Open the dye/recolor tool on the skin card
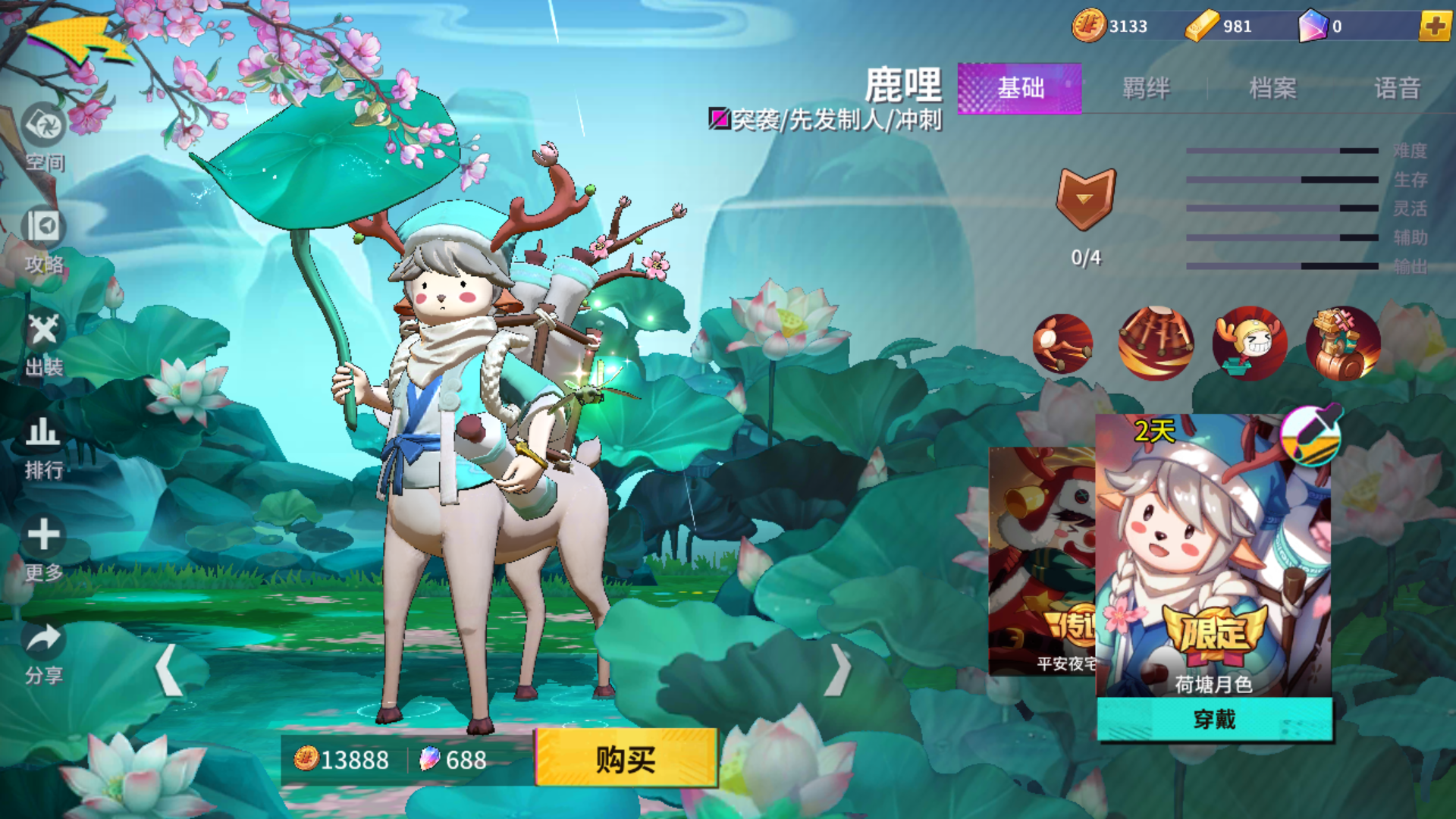 (1312, 435)
